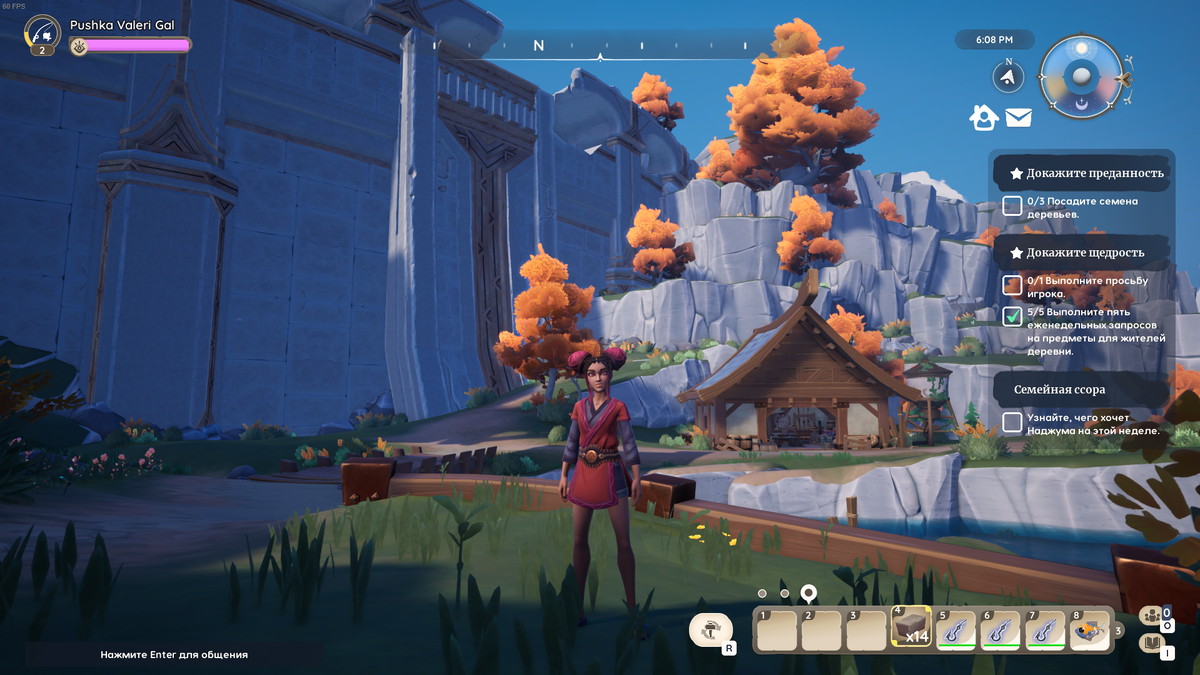Click the chat box "Нажмите Enter для общения"
Viewport: 1200px width, 675px height.
pyautogui.click(x=174, y=654)
